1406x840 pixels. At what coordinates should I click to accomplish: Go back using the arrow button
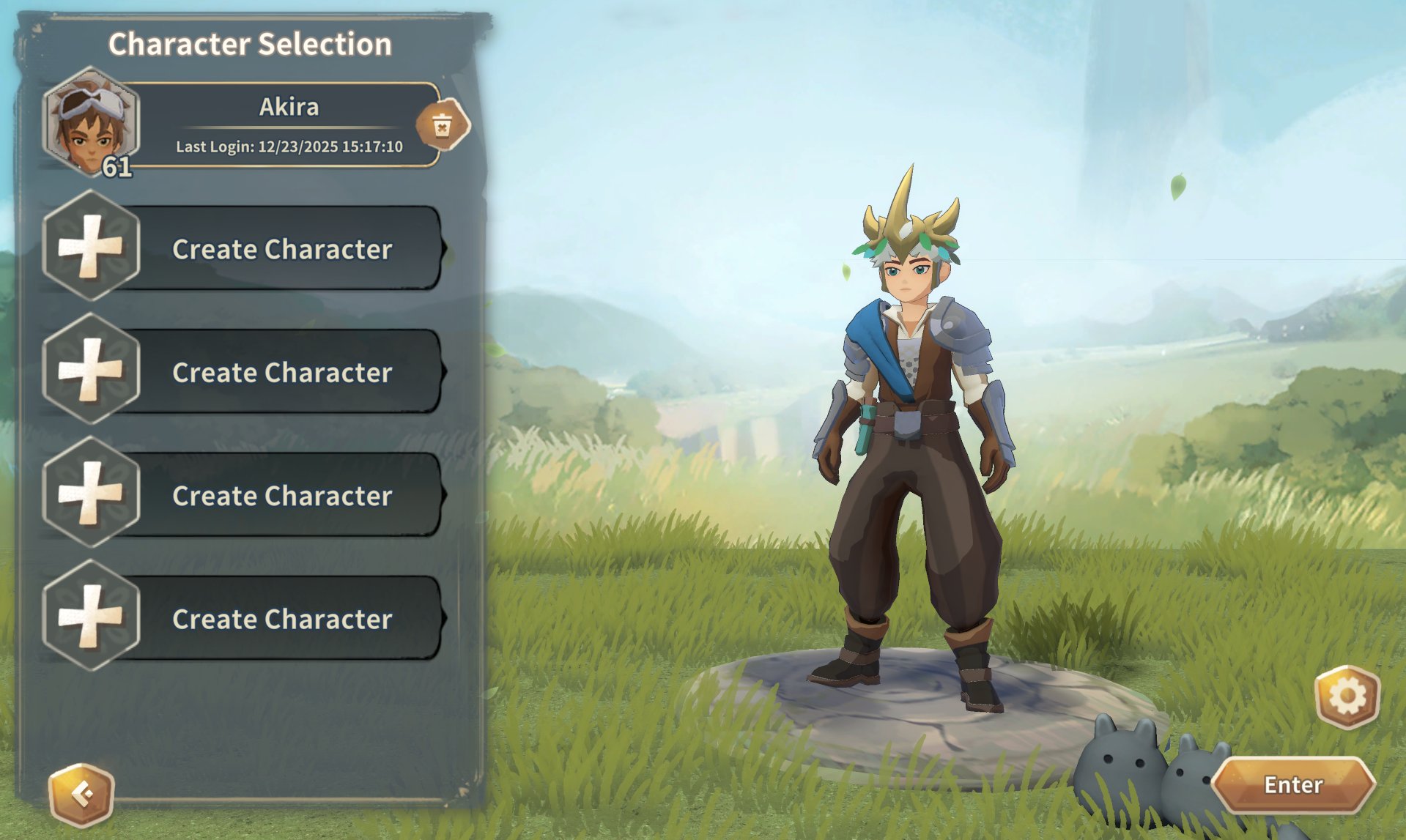[81, 795]
